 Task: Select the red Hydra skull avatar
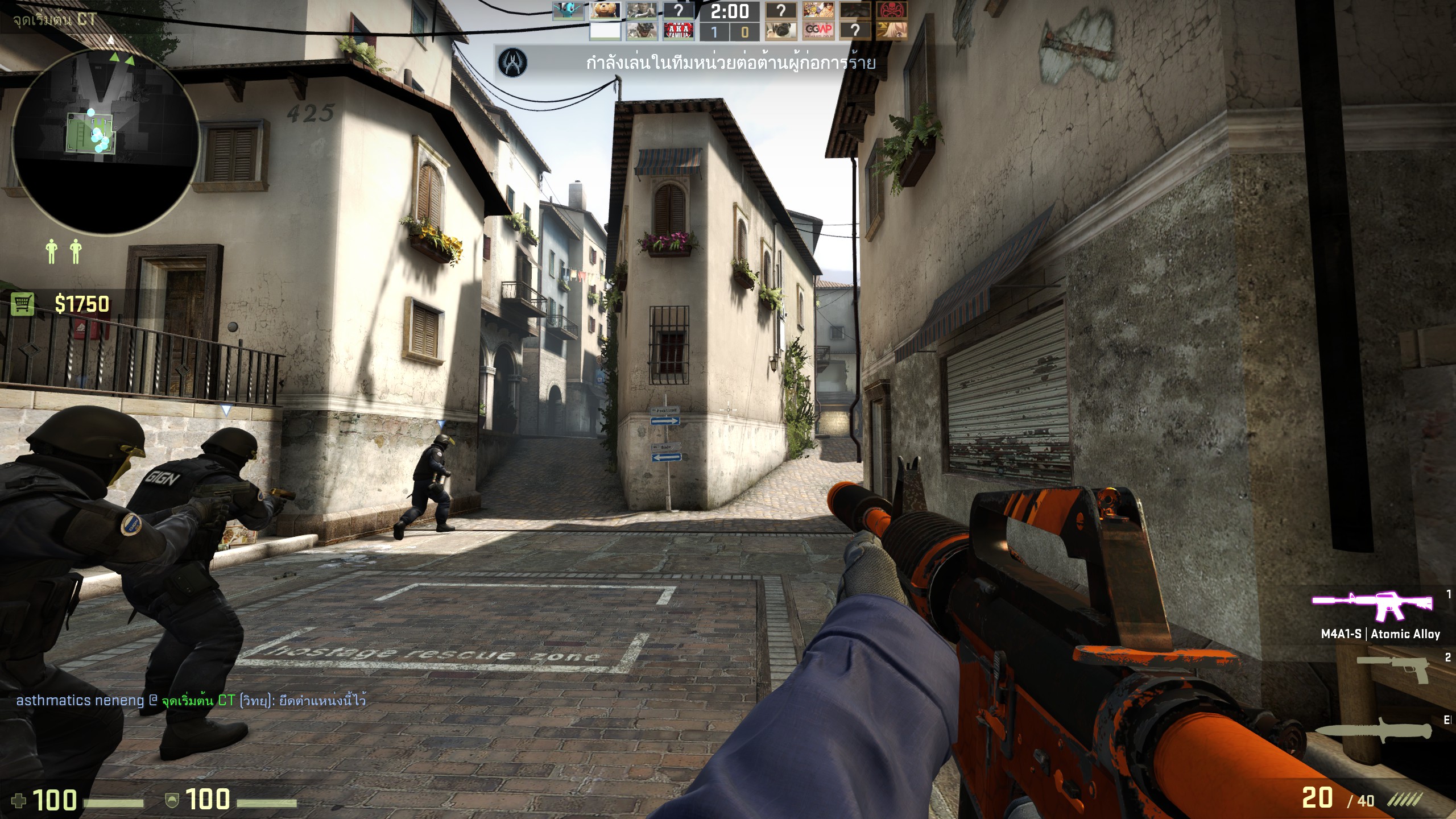[x=891, y=11]
